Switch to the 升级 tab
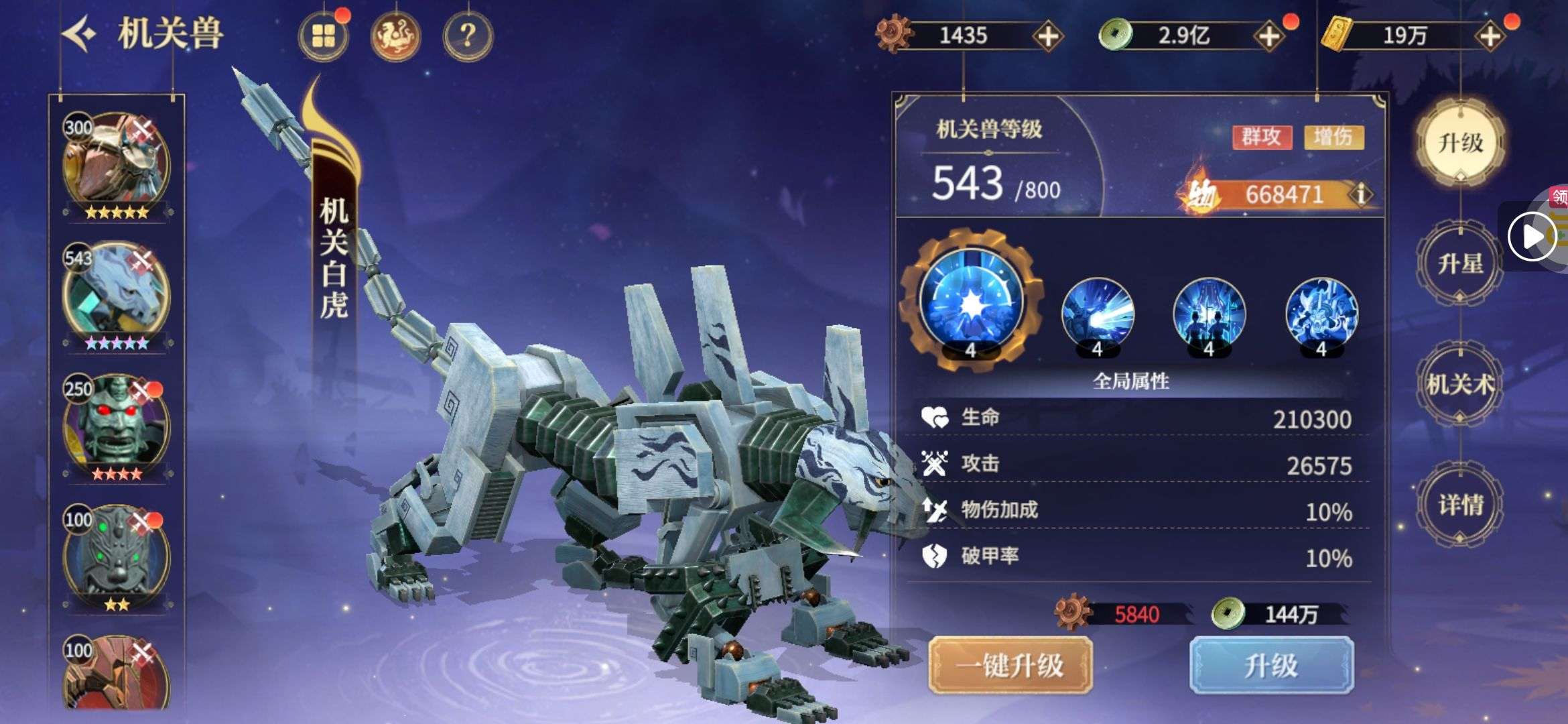This screenshot has height=724, width=1568. (1460, 142)
